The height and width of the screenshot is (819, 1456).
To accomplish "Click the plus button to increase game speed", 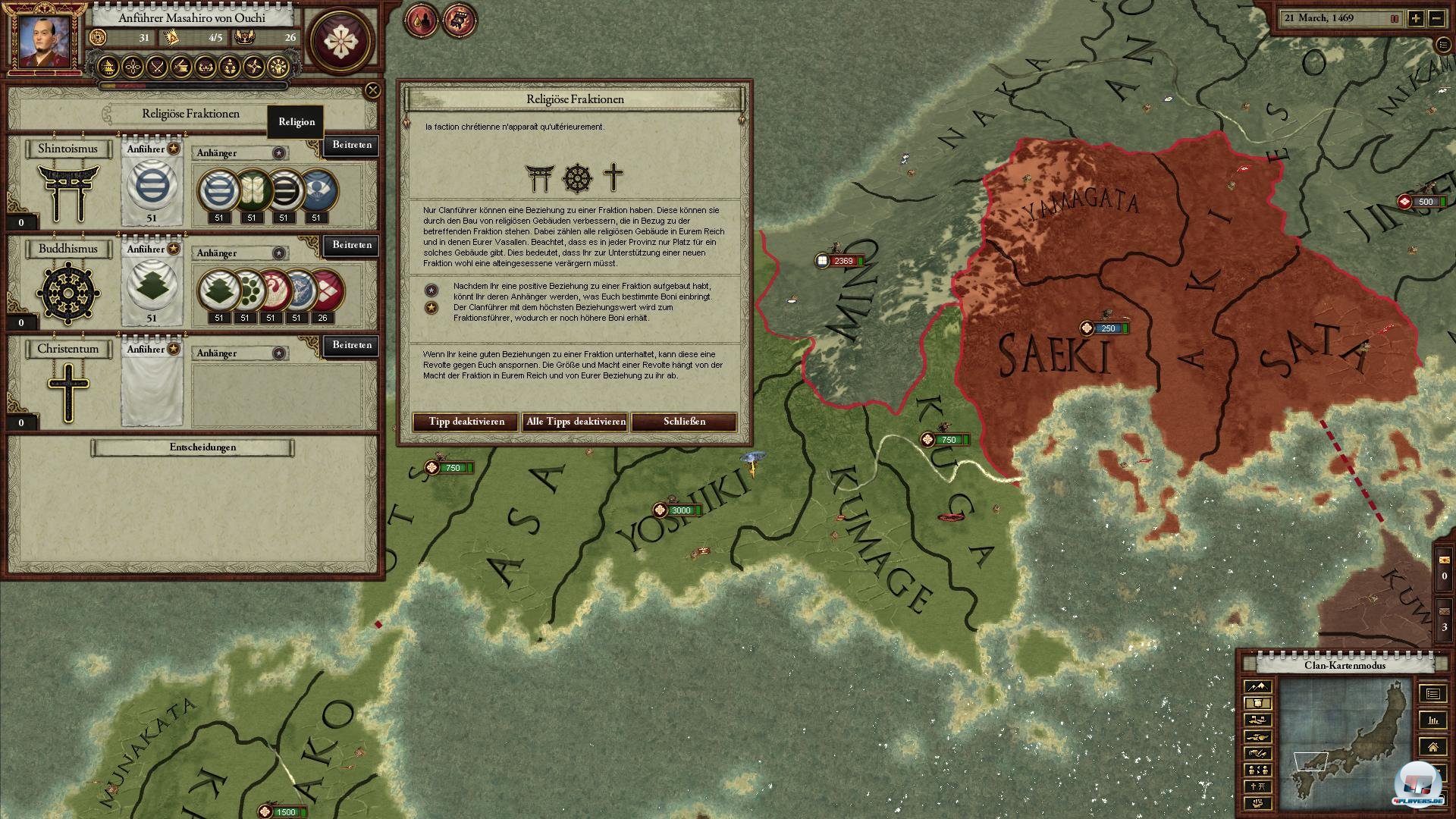I will [1416, 18].
